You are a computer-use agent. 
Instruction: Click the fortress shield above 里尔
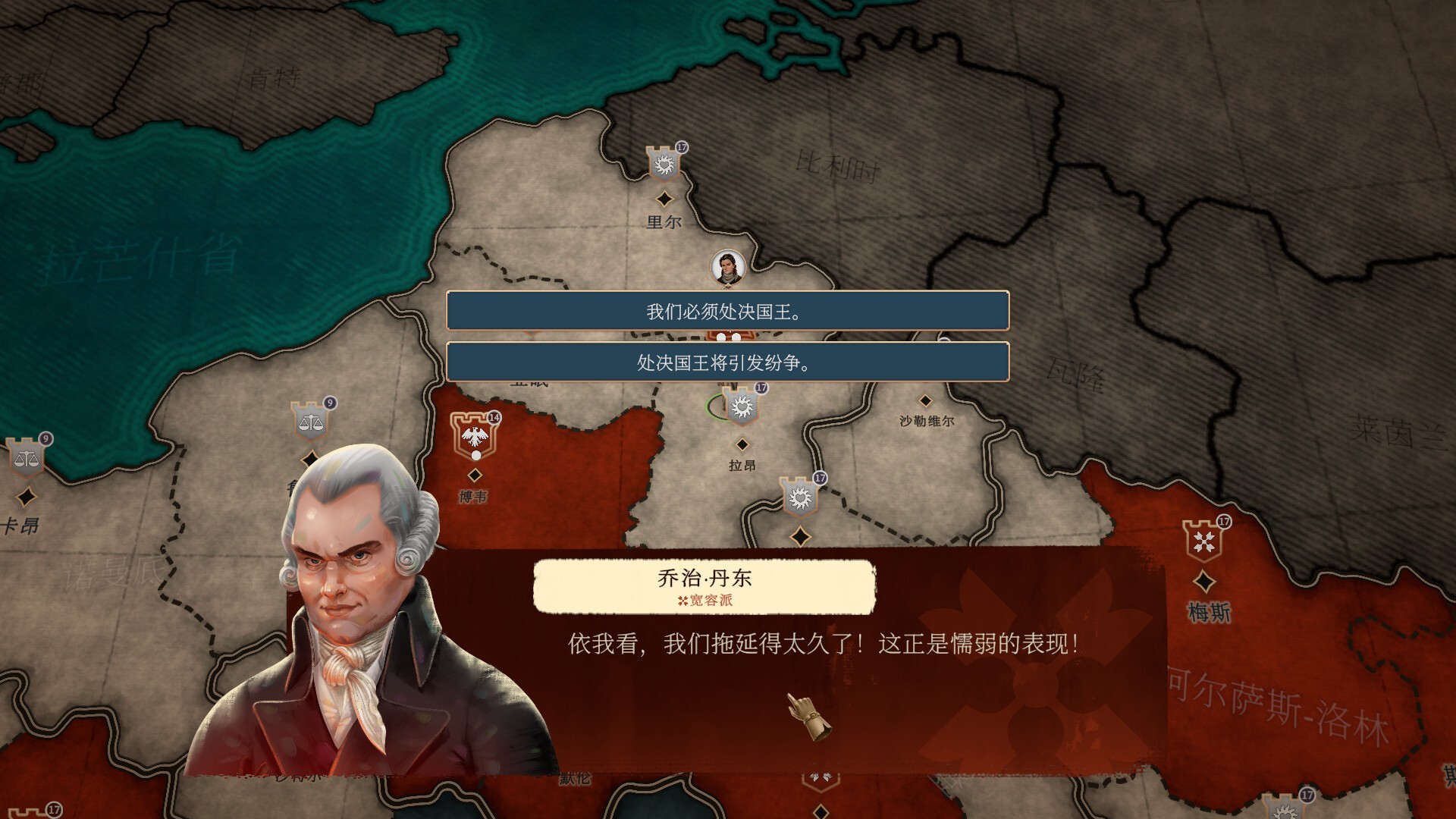pyautogui.click(x=663, y=164)
